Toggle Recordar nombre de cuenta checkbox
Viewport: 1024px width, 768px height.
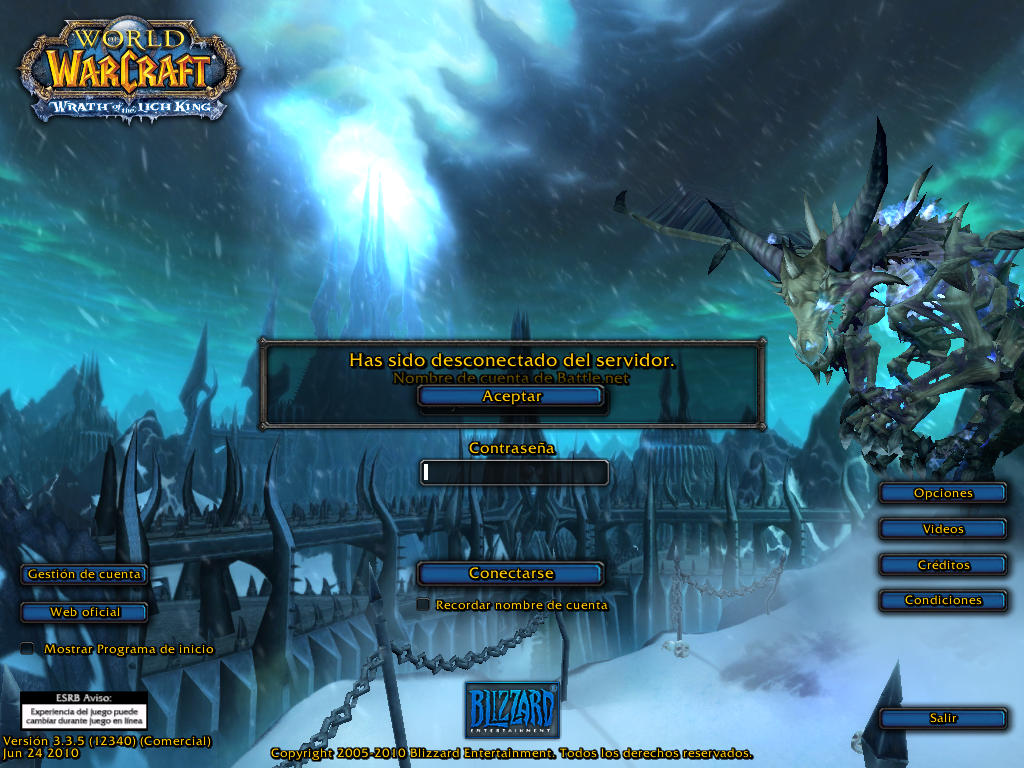click(x=424, y=605)
